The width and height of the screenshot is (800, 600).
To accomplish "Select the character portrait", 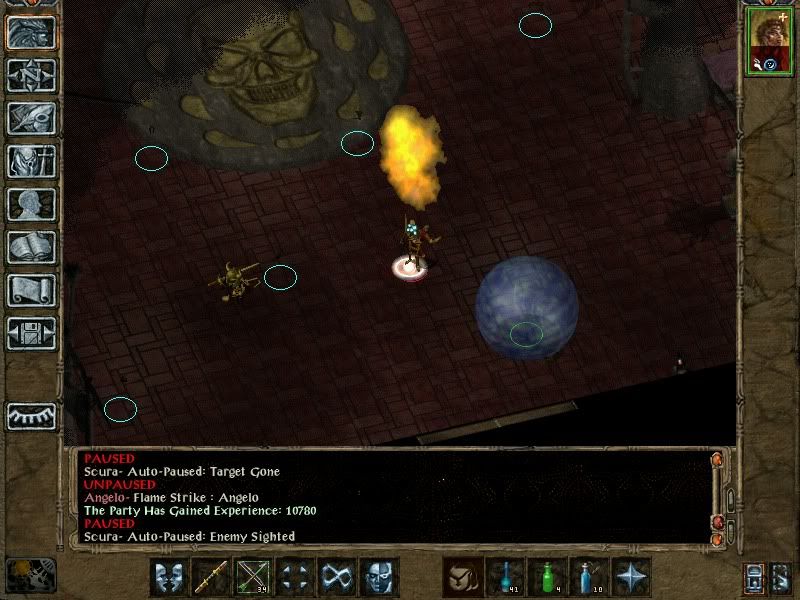I will coord(768,43).
